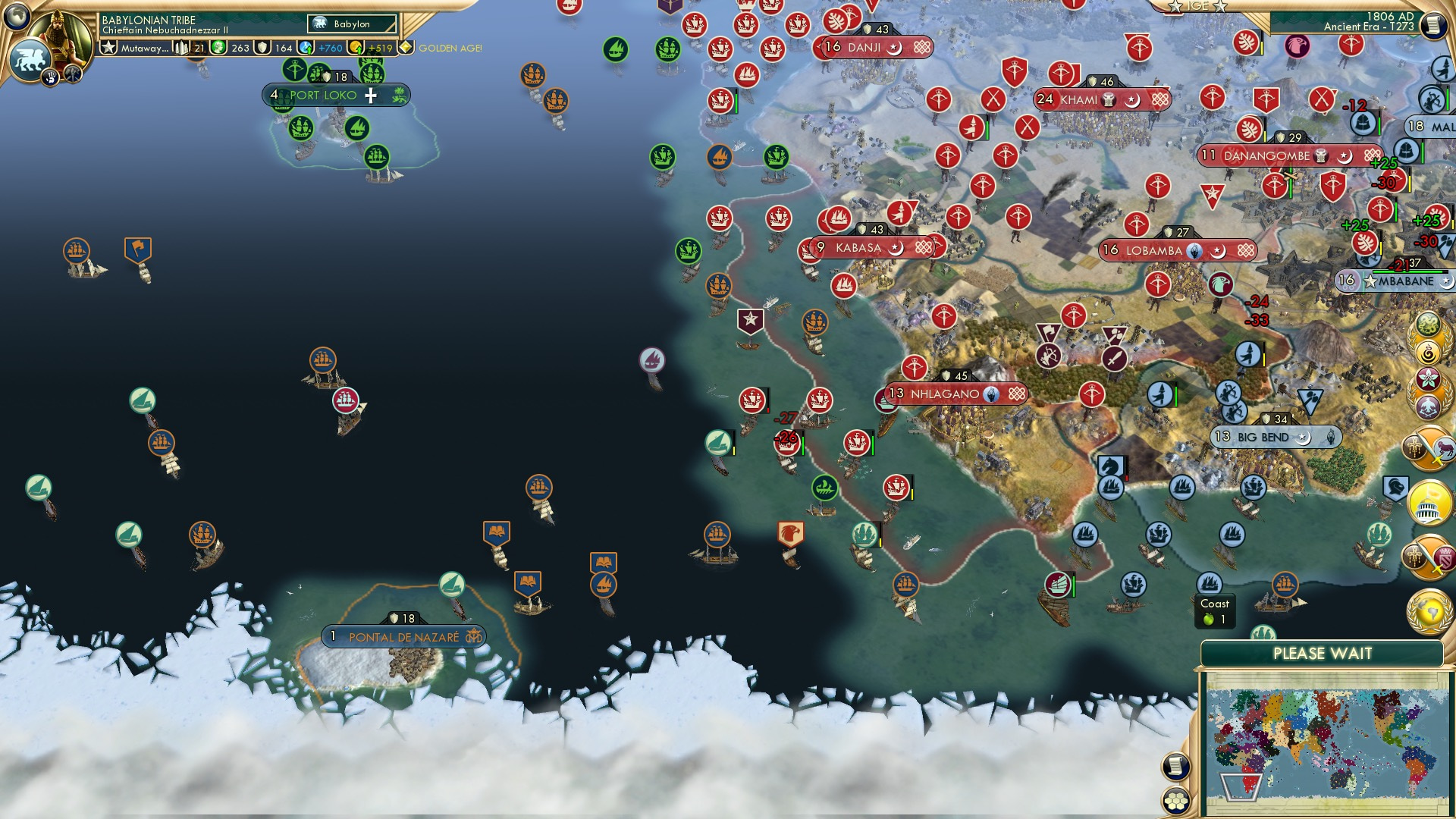Click the capitol building notification icon on right edge
The width and height of the screenshot is (1456, 819).
tap(1429, 503)
